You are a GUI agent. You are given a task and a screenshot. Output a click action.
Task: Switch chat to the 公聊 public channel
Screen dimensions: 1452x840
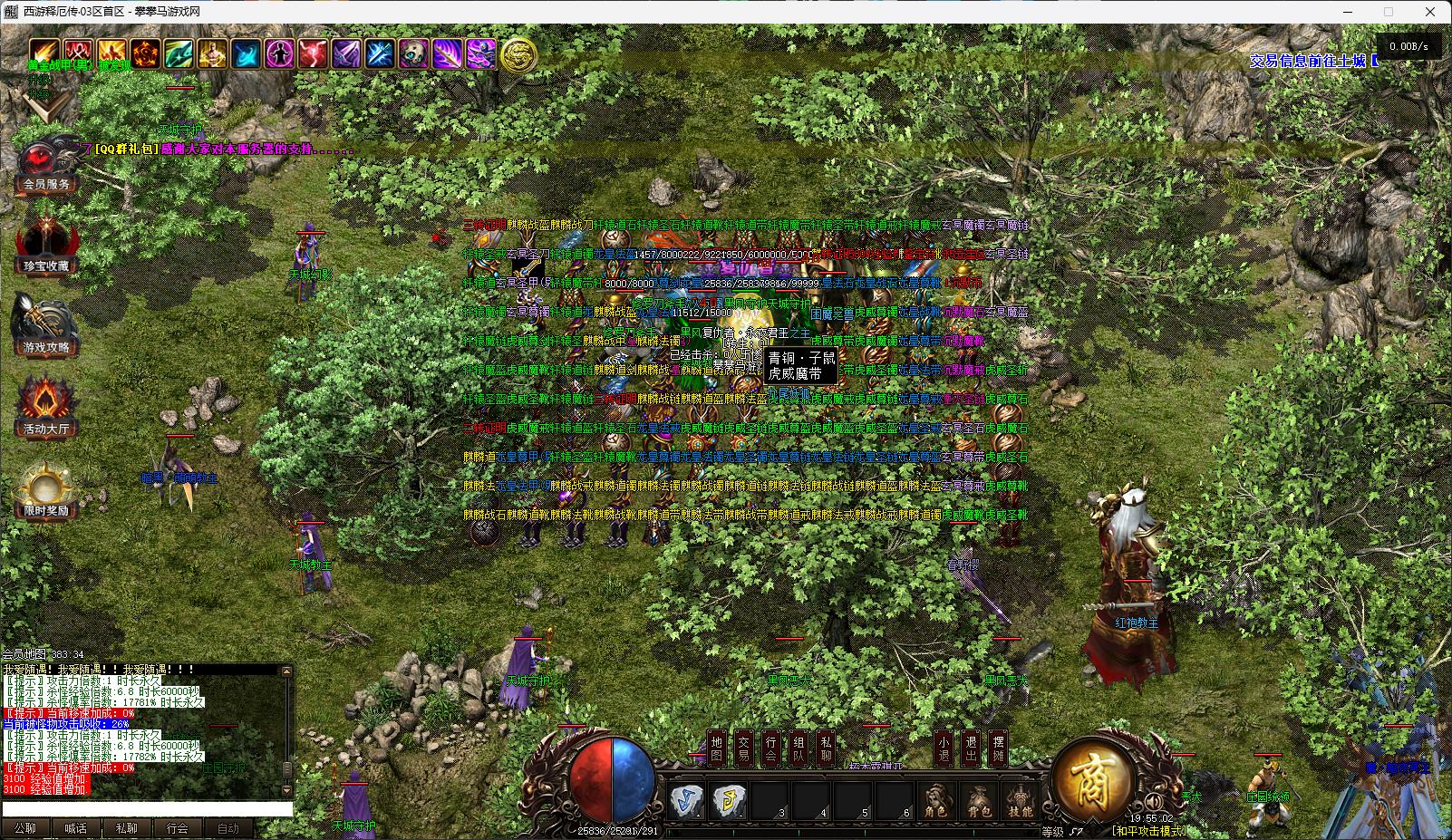[x=25, y=828]
